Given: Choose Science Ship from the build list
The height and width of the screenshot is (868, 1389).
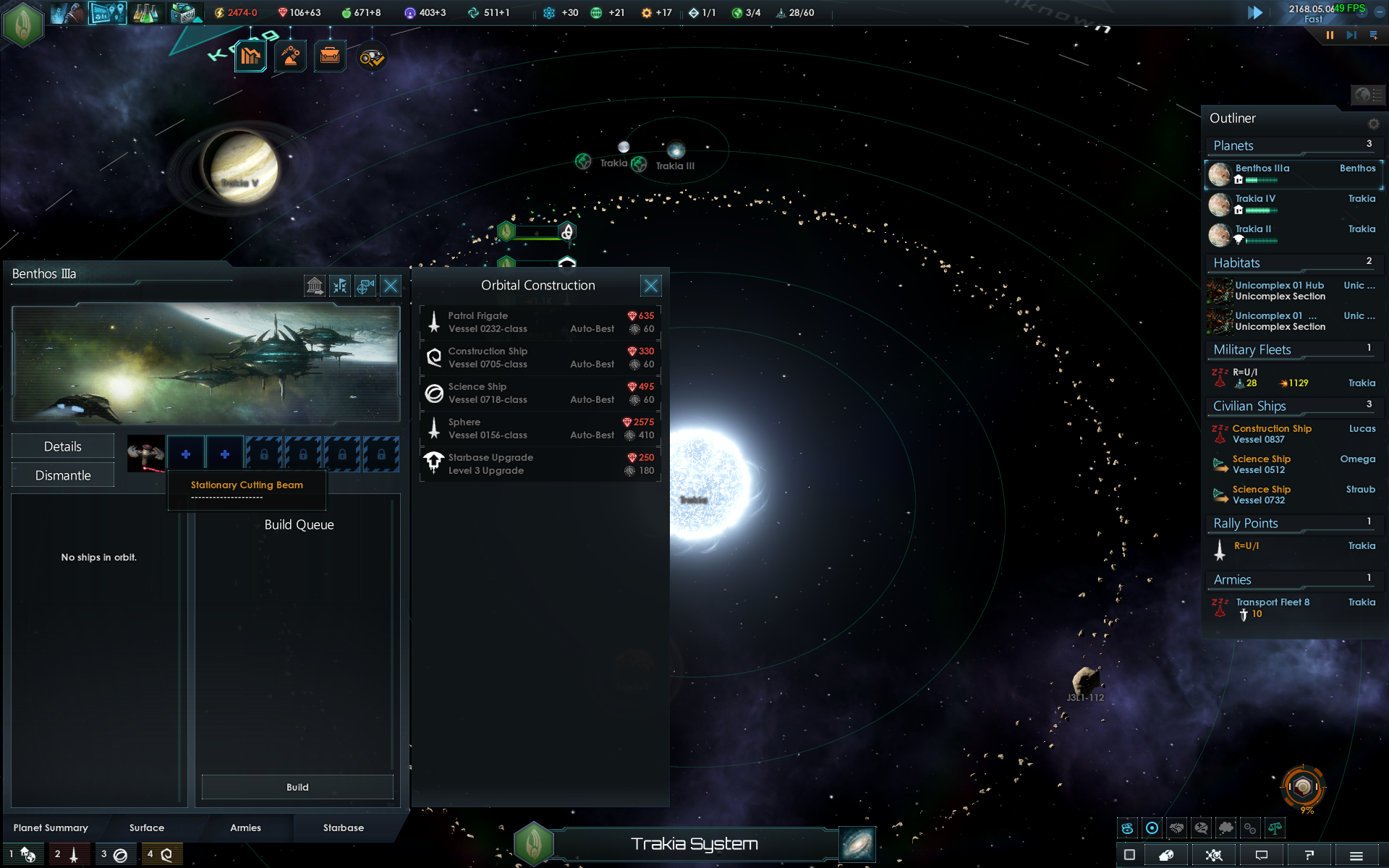Looking at the screenshot, I should coord(540,393).
